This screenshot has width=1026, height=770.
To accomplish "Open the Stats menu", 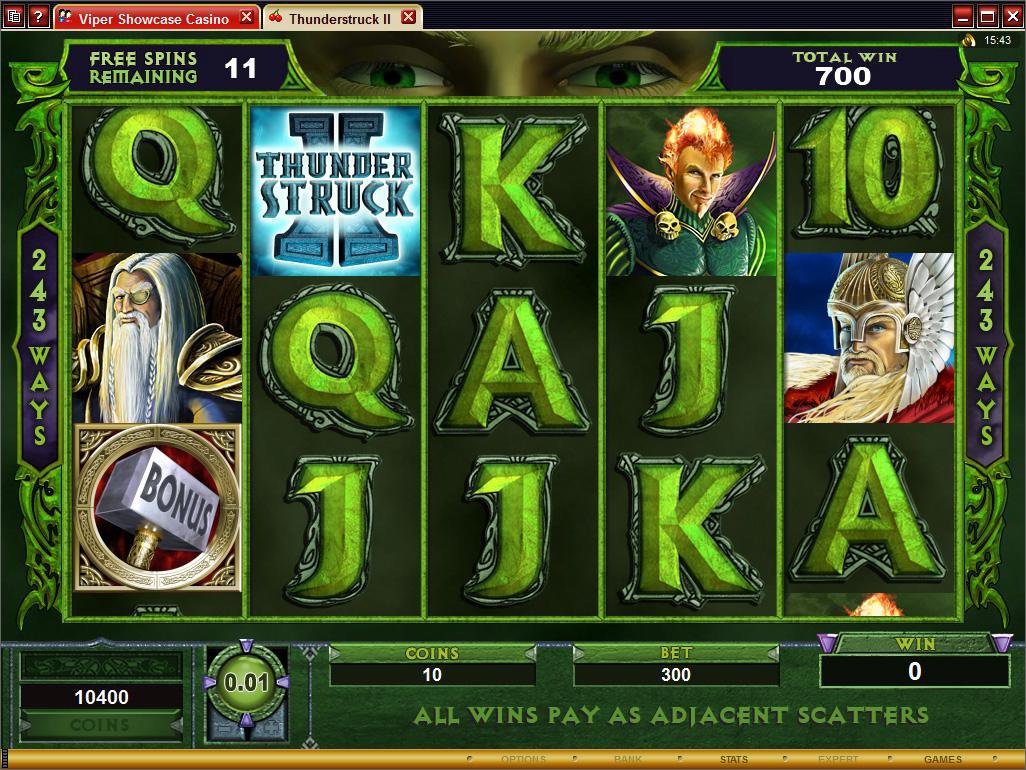I will [733, 760].
